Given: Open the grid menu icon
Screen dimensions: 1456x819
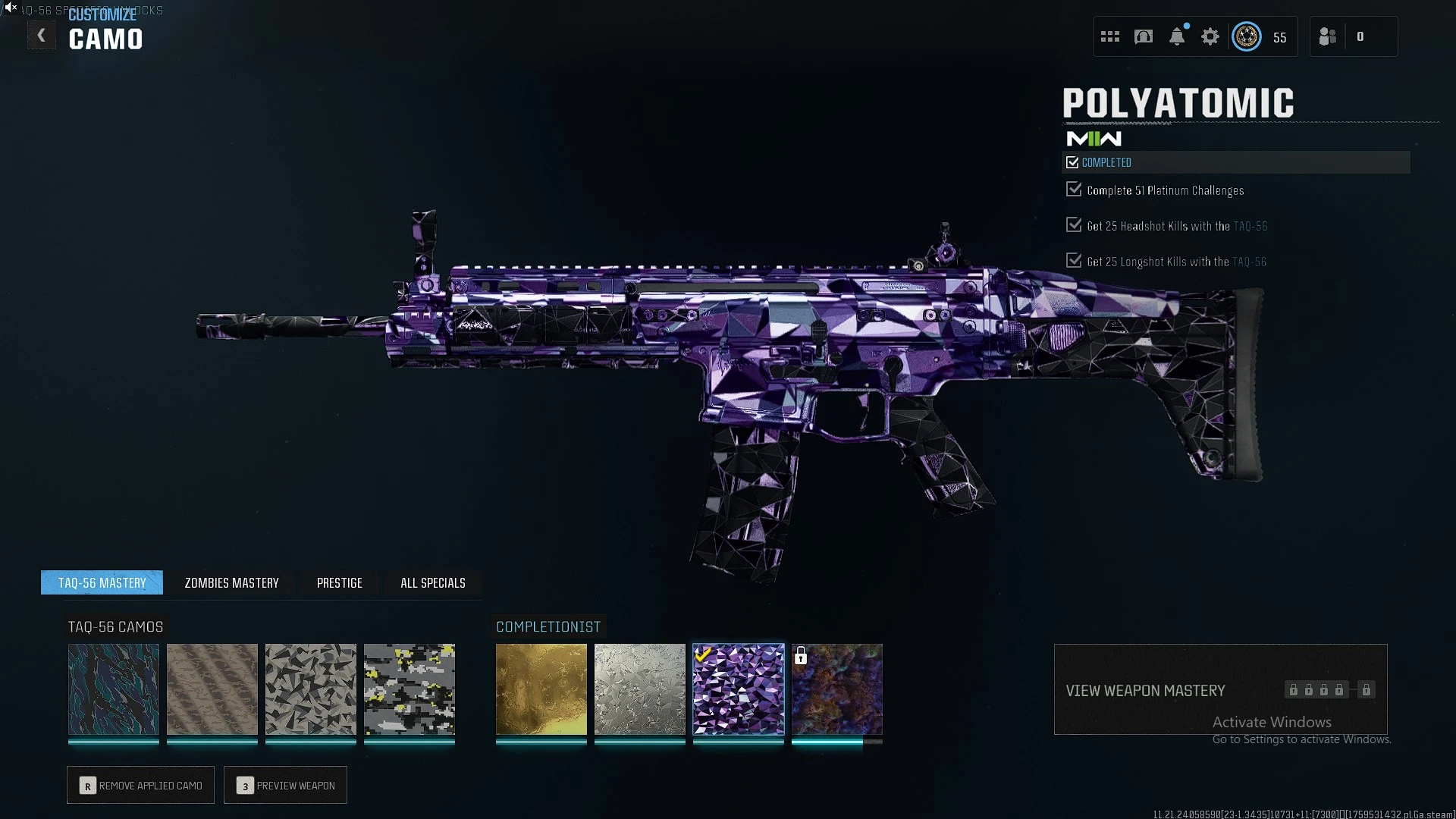Looking at the screenshot, I should pos(1110,36).
